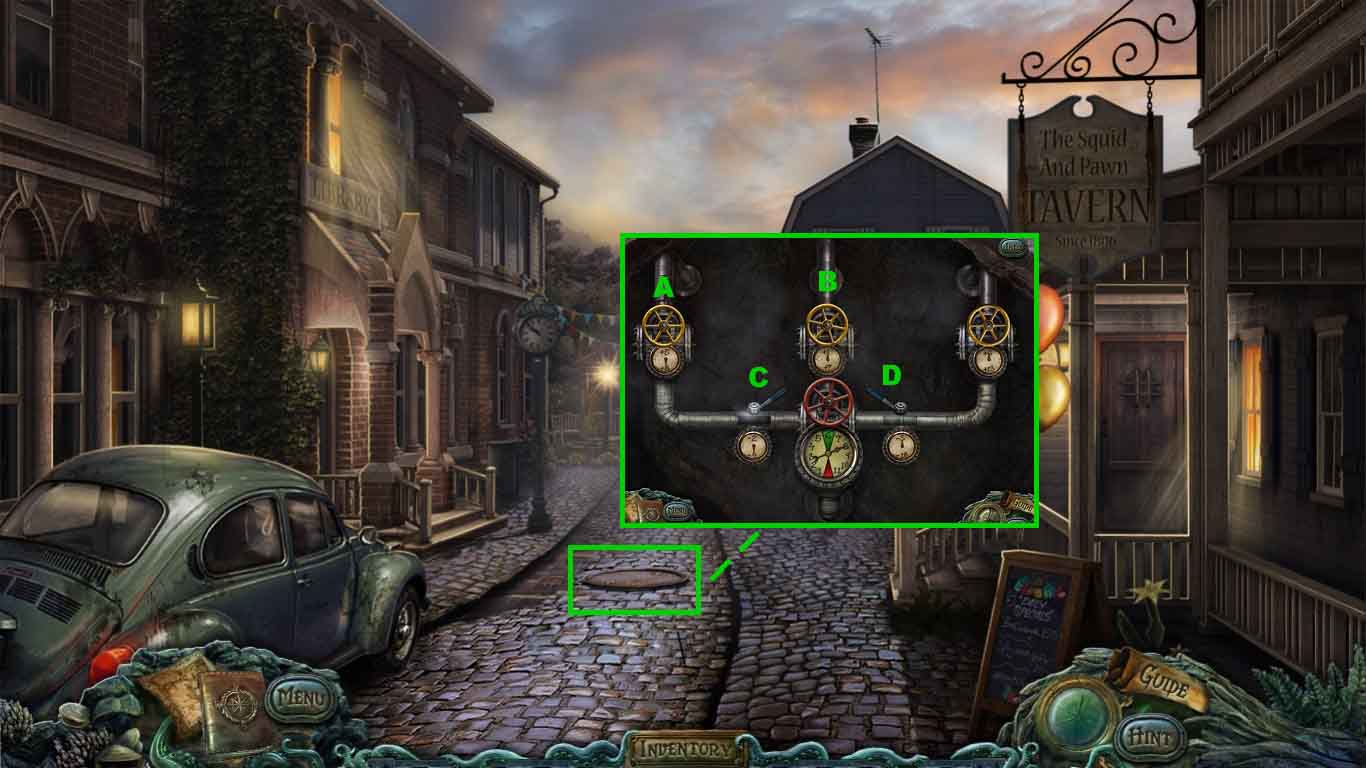This screenshot has height=768, width=1366.
Task: Turn the unlabeled yellow valve on the right pipe
Action: 988,324
